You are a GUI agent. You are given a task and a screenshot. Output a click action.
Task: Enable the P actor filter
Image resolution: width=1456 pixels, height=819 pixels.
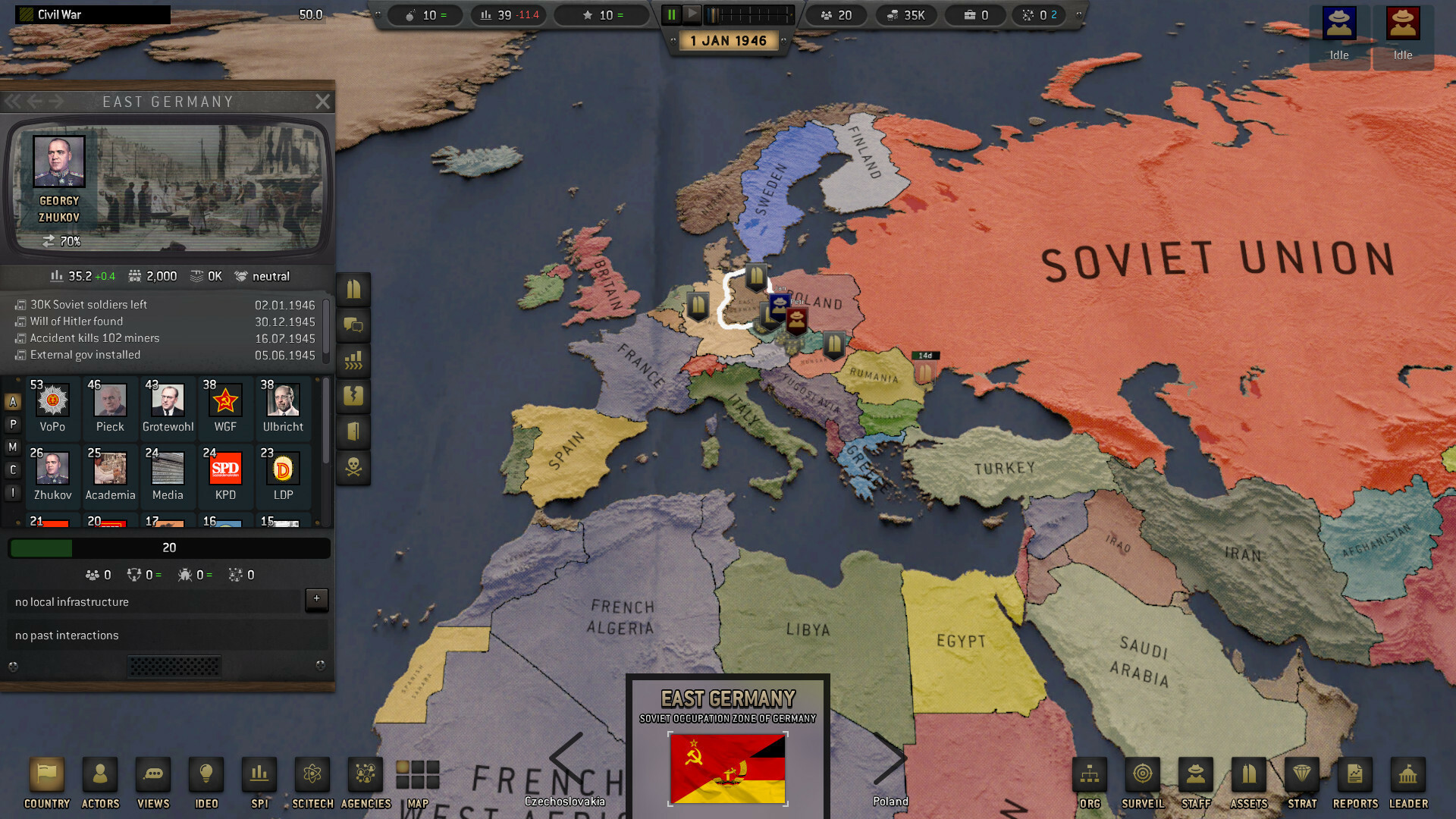pyautogui.click(x=12, y=425)
